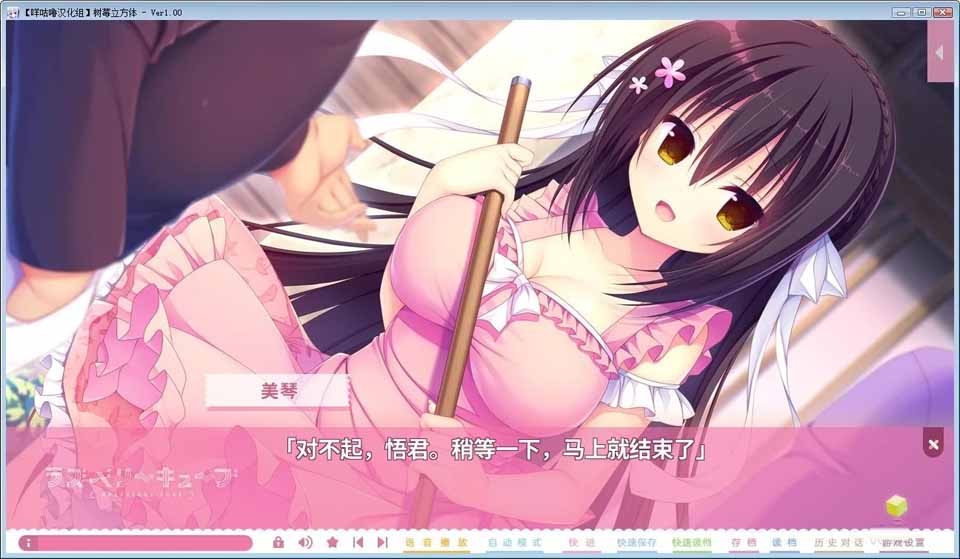Hide the dialogue box with X
The height and width of the screenshot is (559, 960).
(x=933, y=444)
